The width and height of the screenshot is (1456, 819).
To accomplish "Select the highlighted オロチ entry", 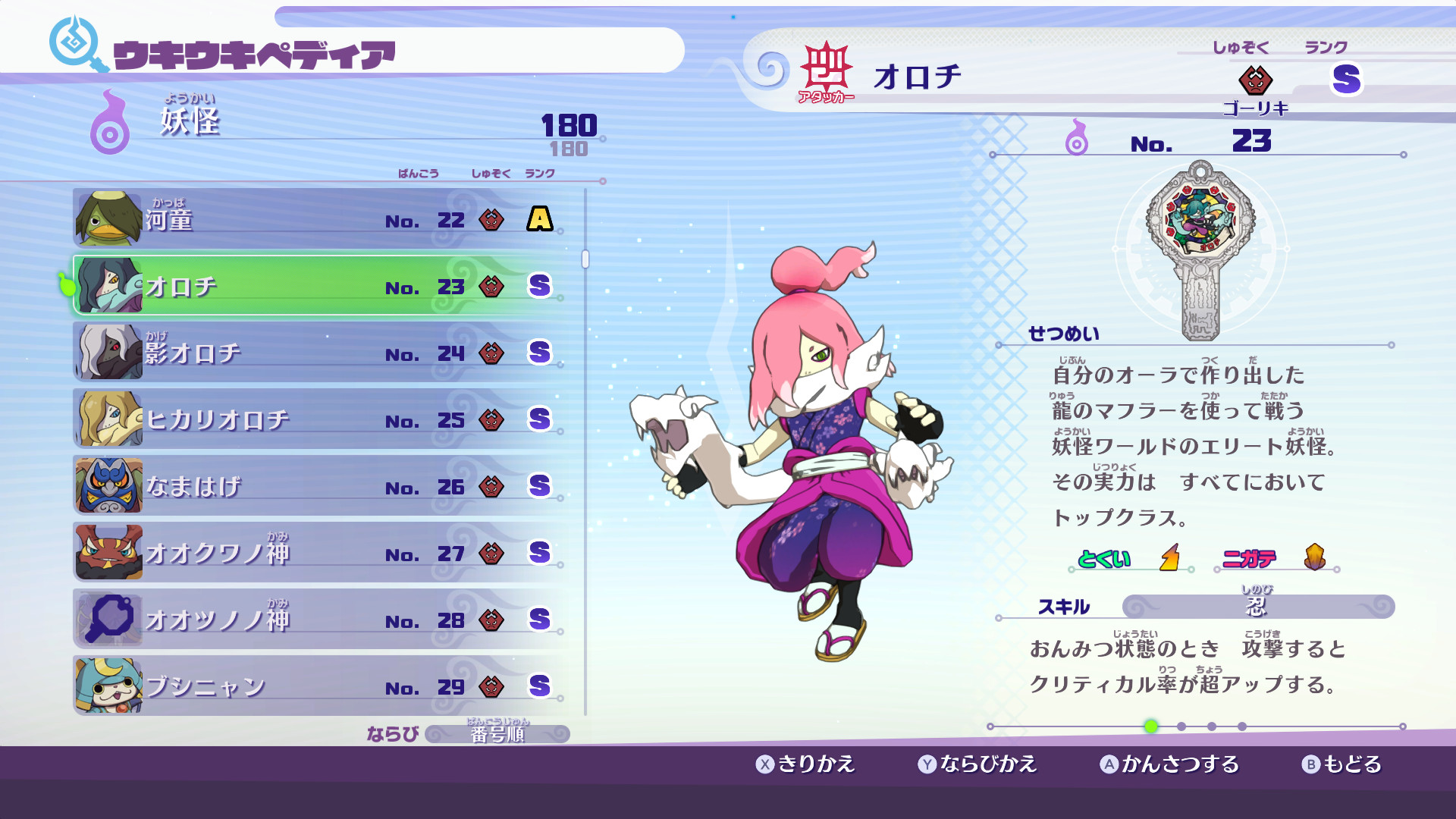I will [x=303, y=287].
